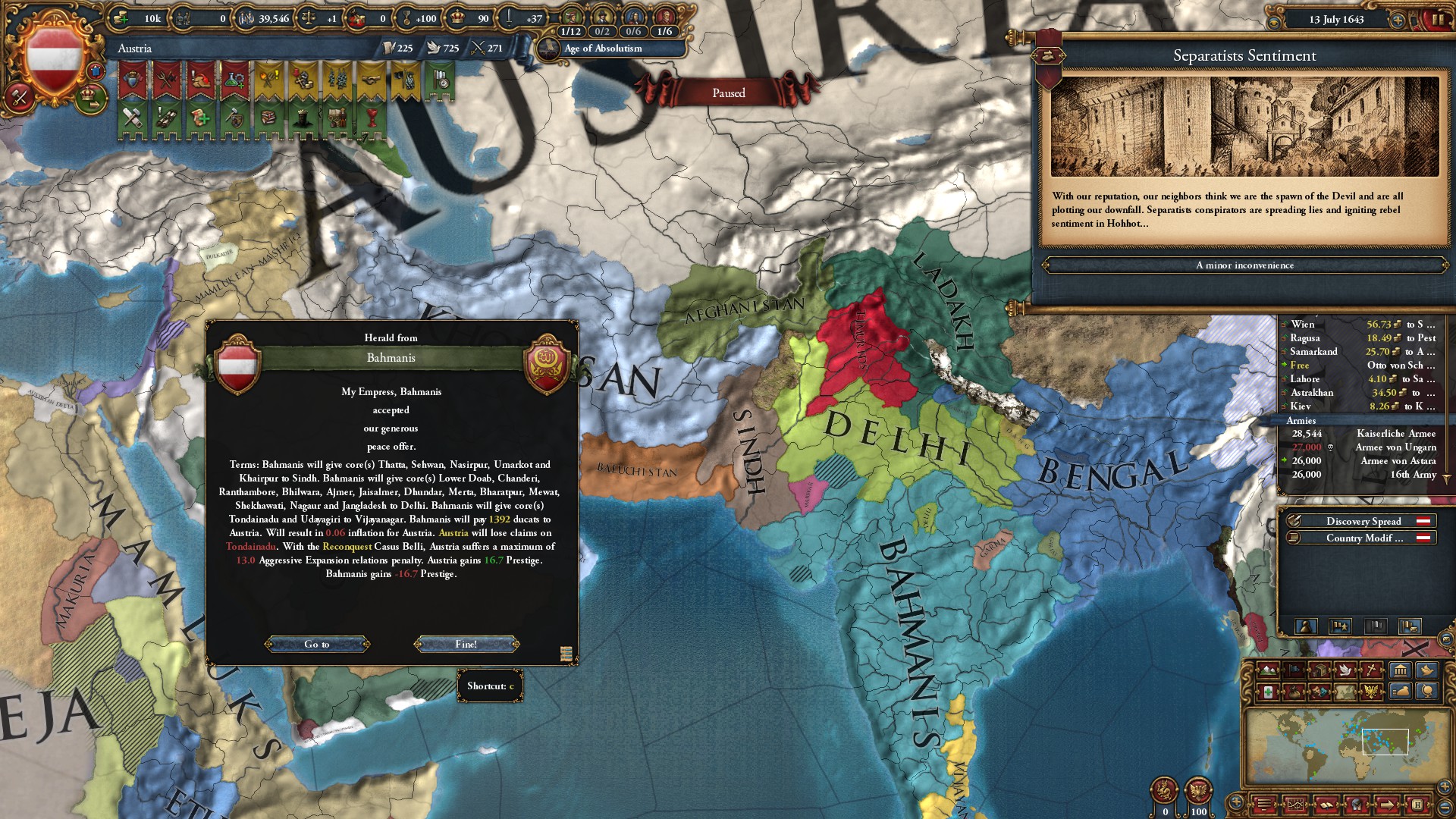
Task: Switch to the terrain map mode
Action: (x=1268, y=670)
